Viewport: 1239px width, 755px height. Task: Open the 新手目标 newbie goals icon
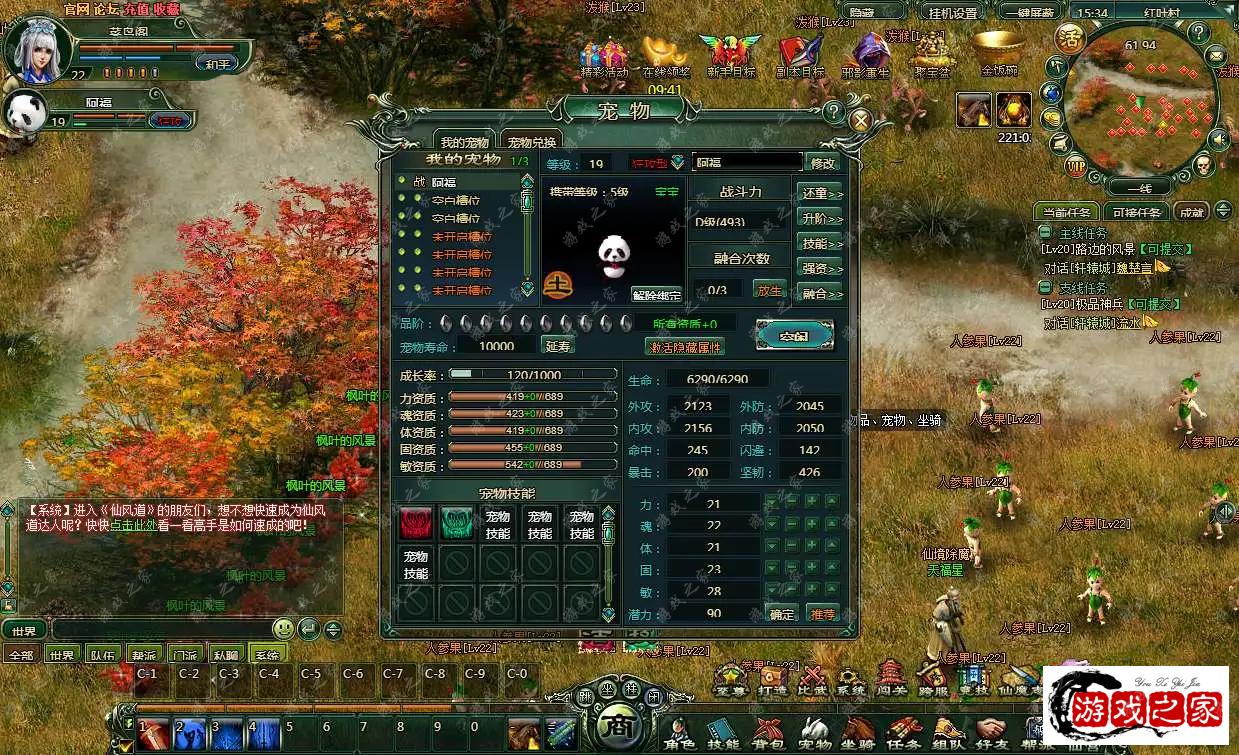pos(730,56)
